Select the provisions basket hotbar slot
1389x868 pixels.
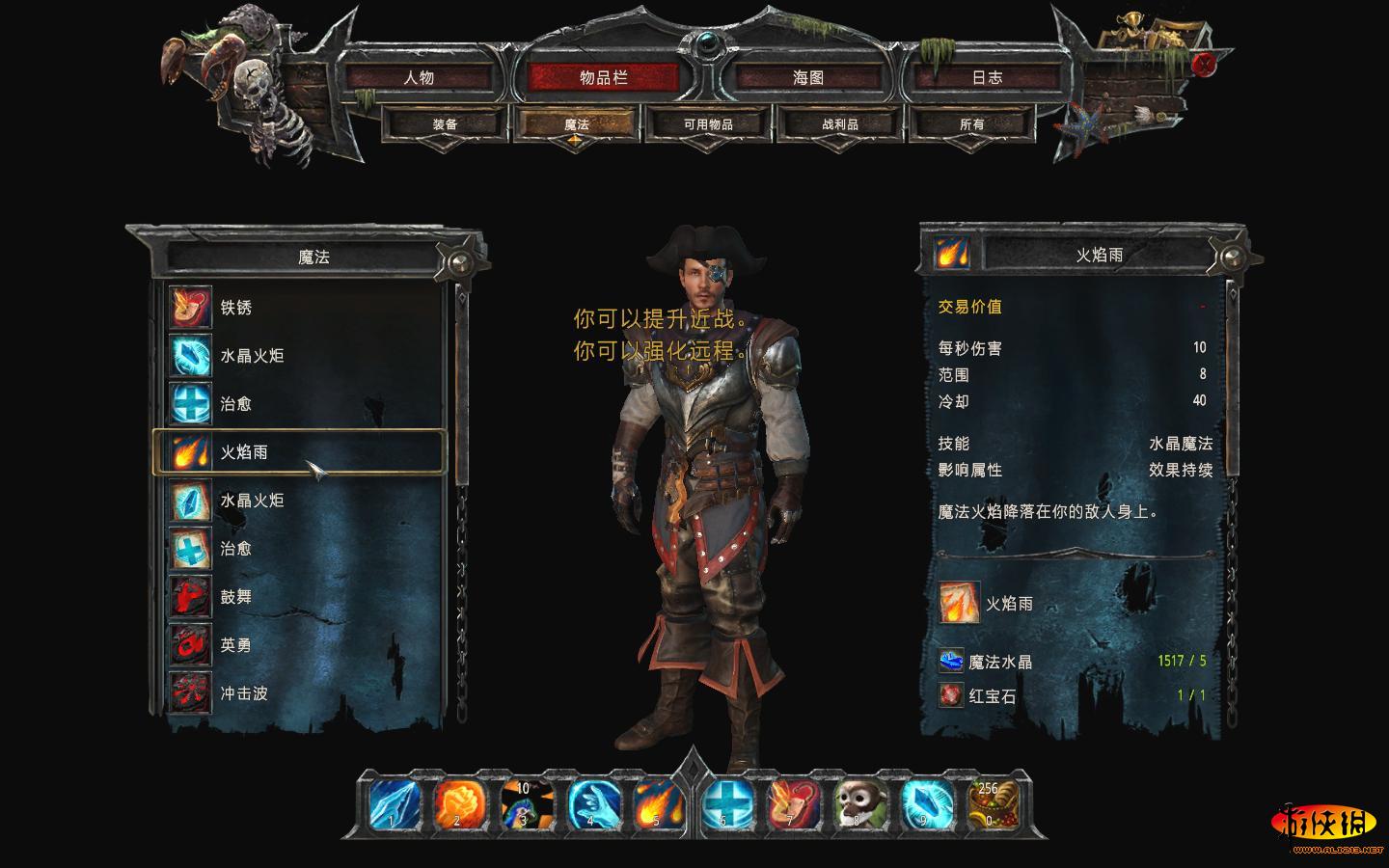992,804
